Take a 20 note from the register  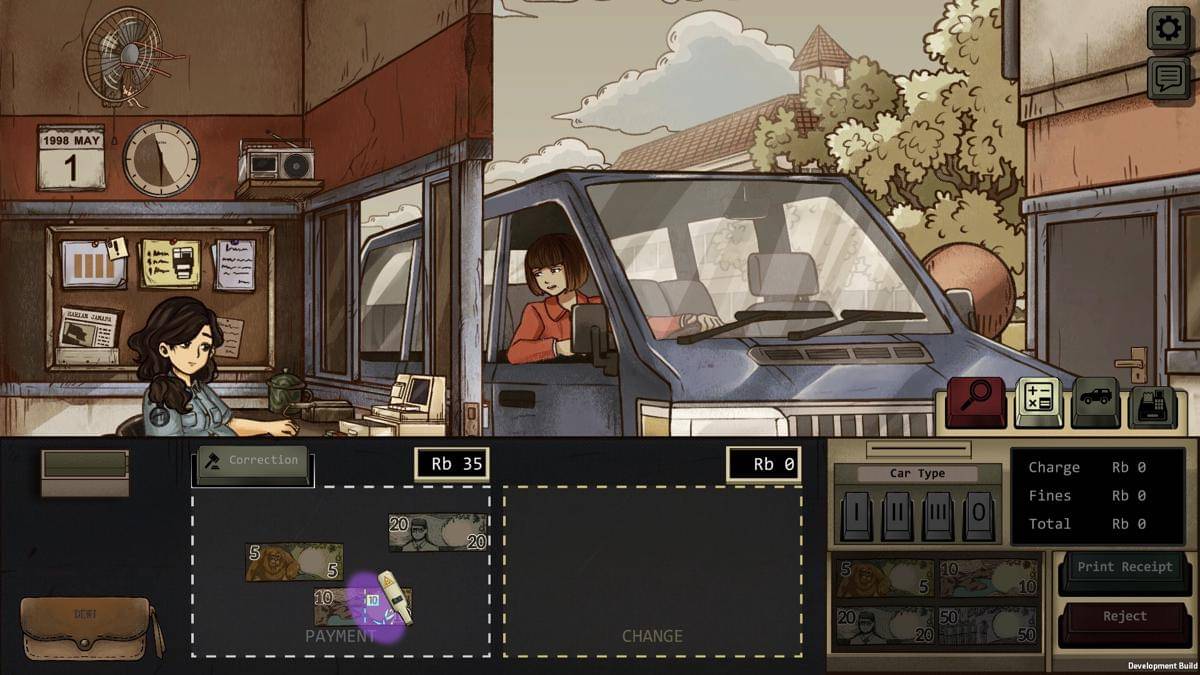click(x=883, y=627)
